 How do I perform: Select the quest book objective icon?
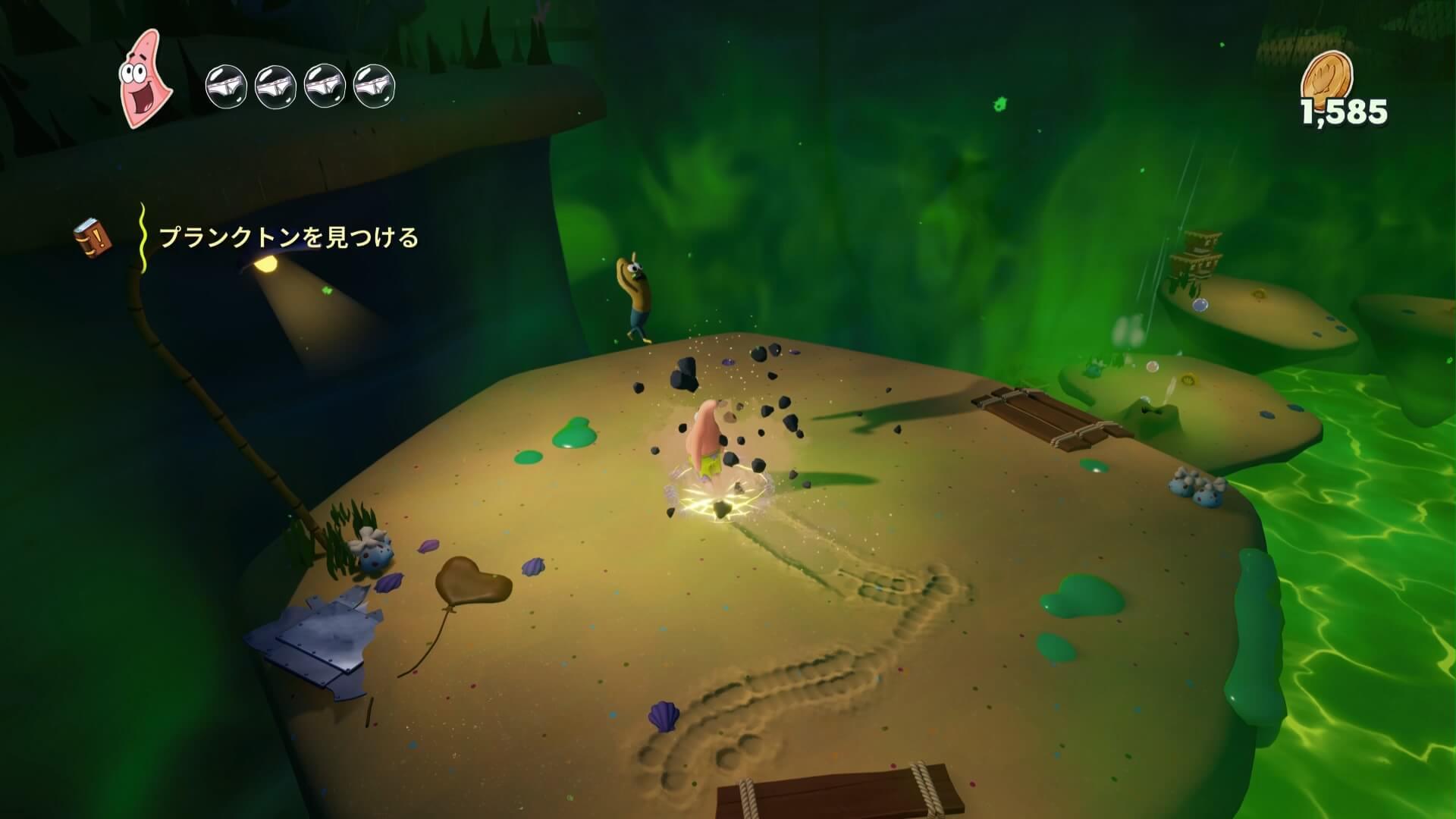(93, 237)
